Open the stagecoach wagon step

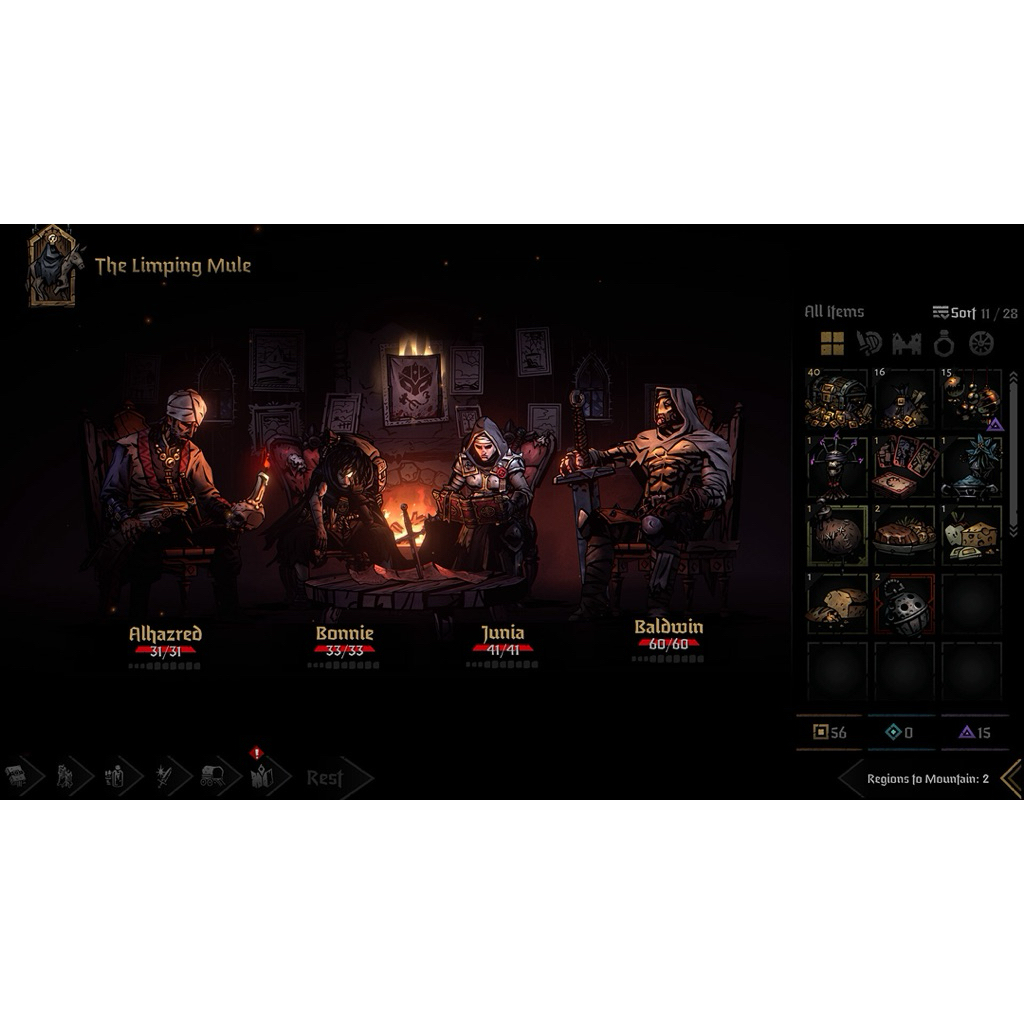point(212,777)
